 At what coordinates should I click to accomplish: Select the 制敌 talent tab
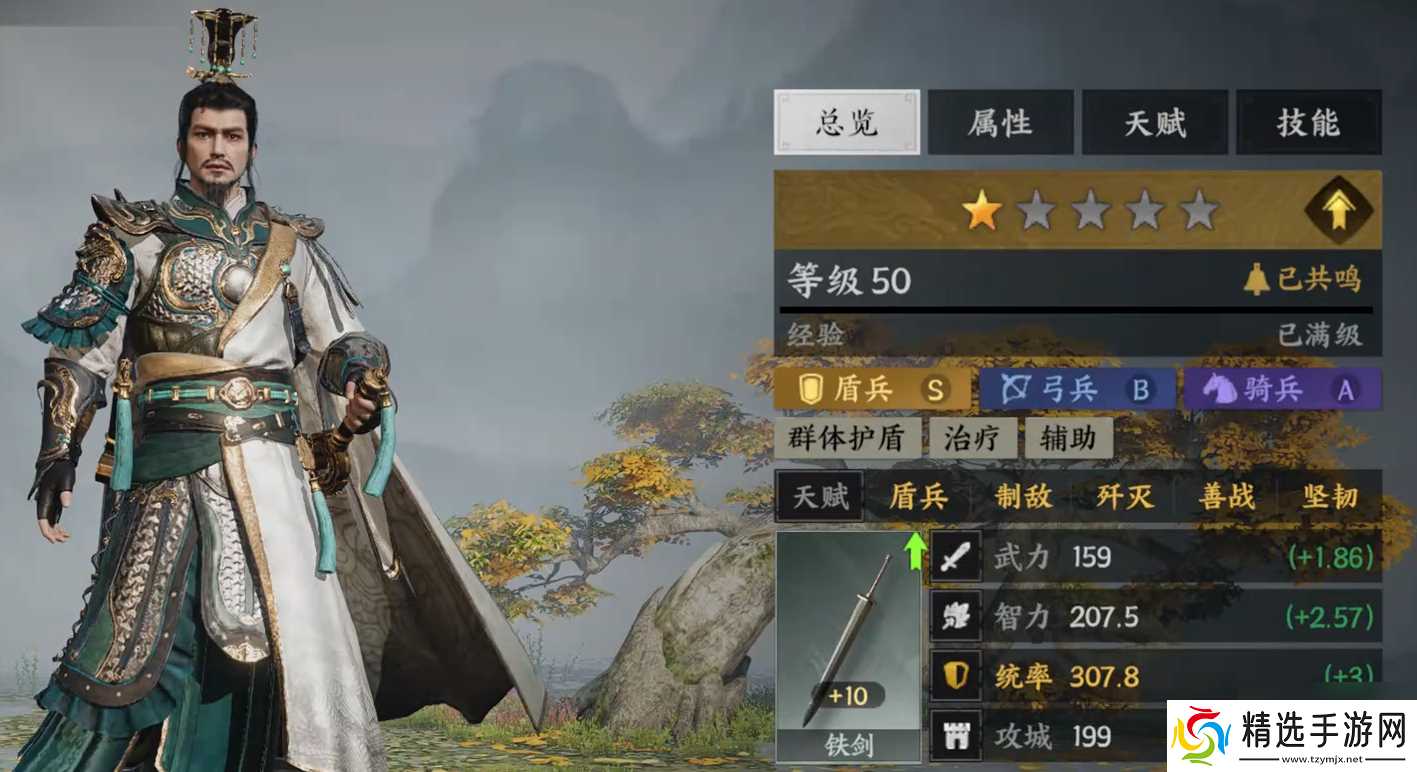pyautogui.click(x=1021, y=497)
